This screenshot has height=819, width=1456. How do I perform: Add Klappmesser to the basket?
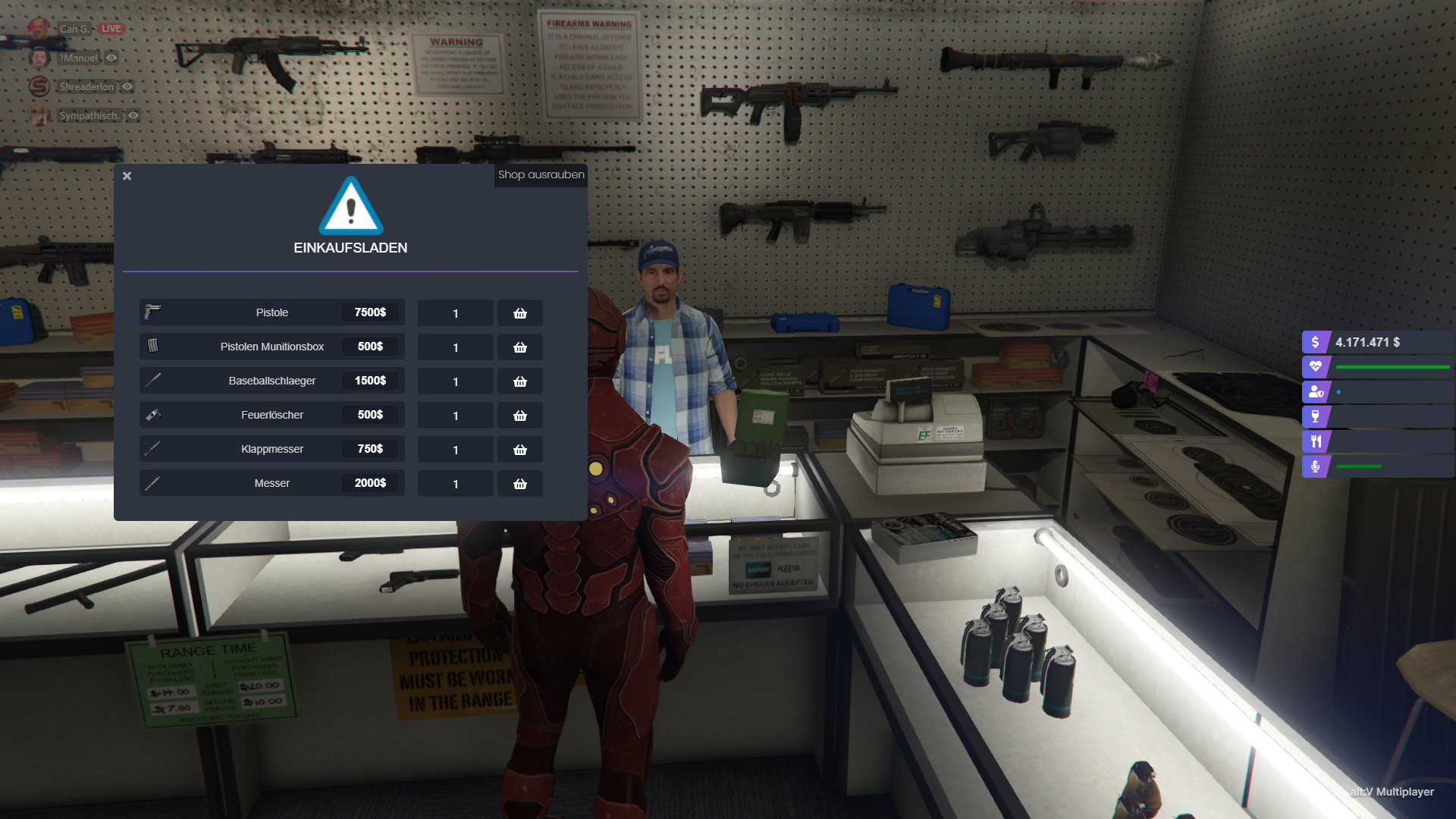click(520, 450)
